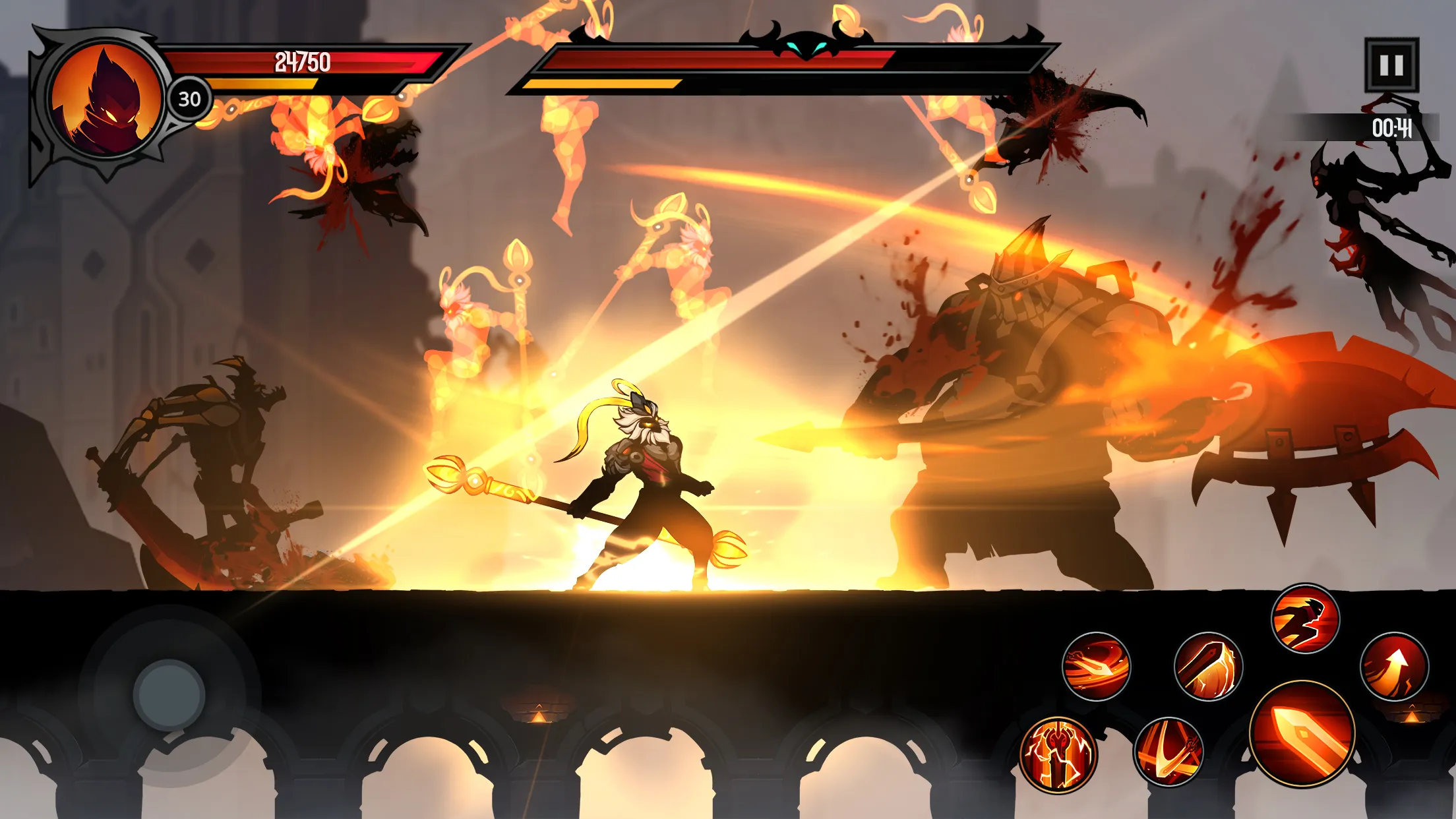Viewport: 1456px width, 819px height.
Task: Use the upward arrow jump button
Action: [1394, 666]
